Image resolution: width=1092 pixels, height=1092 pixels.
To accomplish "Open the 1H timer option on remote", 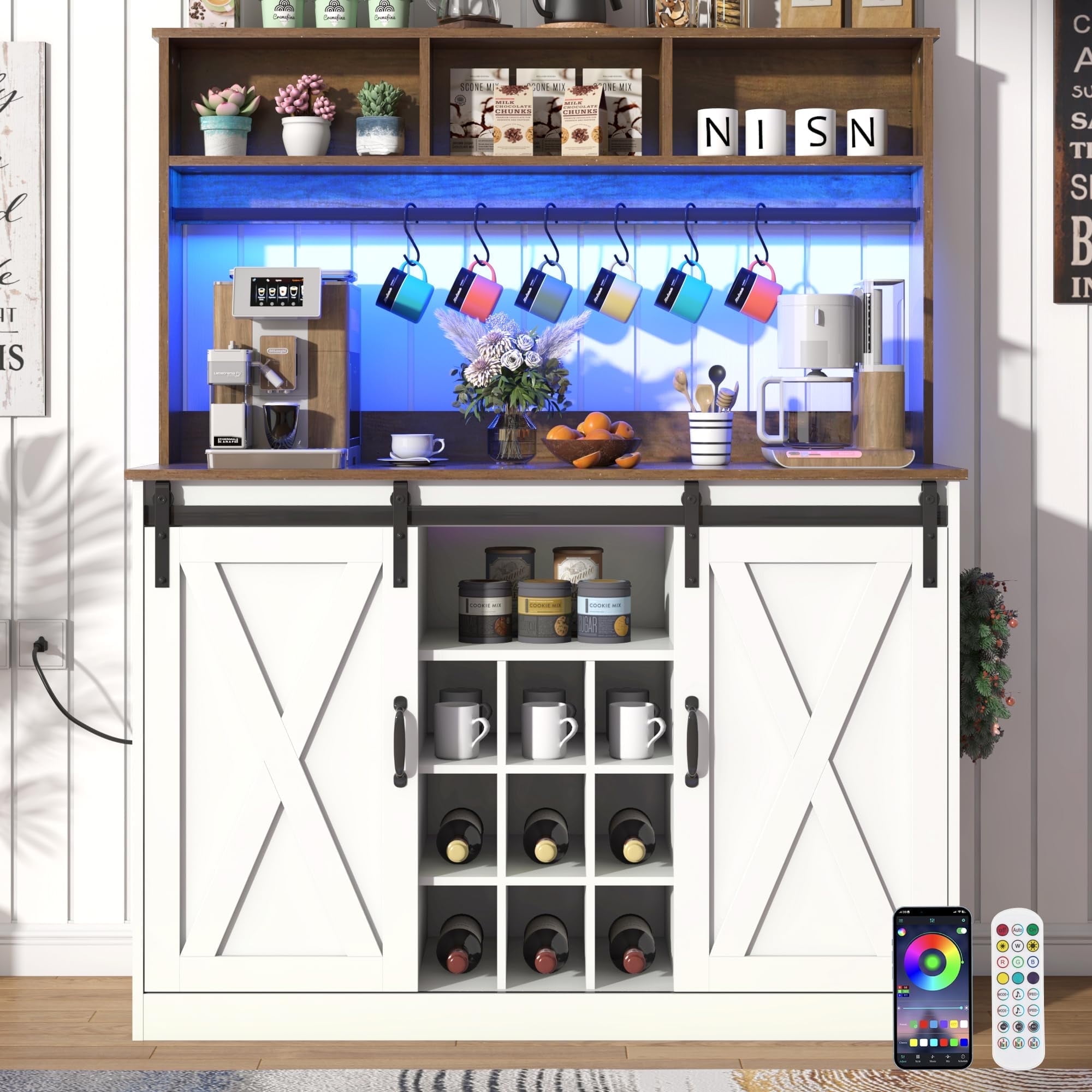I will 1003,1027.
